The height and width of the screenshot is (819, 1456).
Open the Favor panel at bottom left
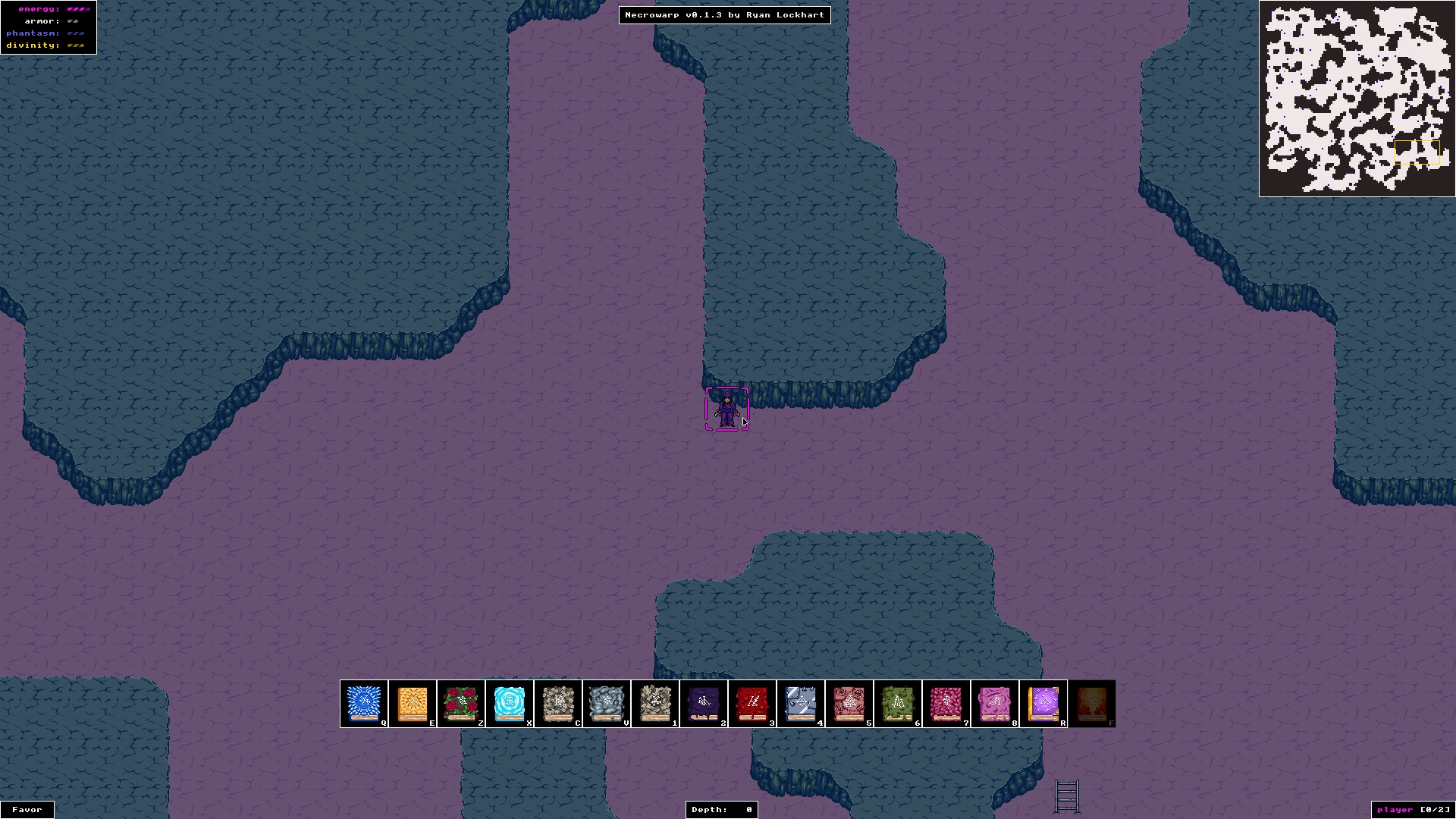tap(27, 809)
